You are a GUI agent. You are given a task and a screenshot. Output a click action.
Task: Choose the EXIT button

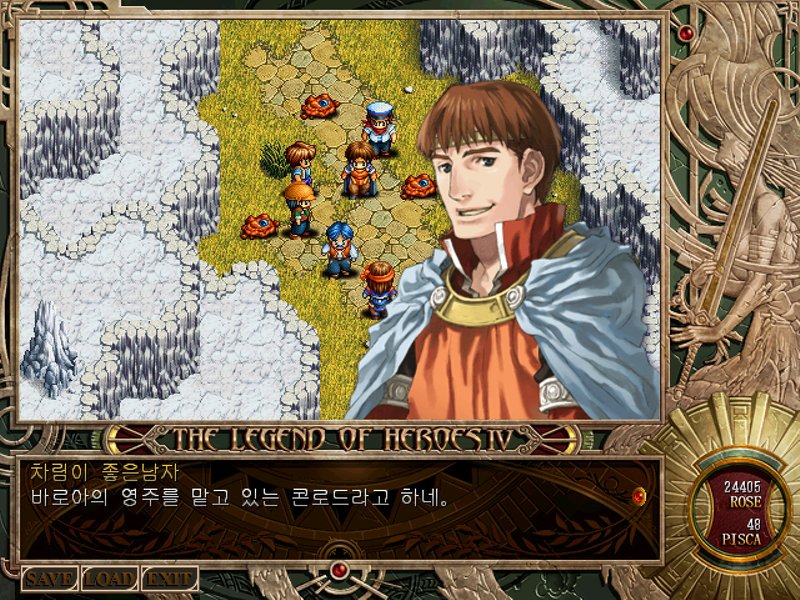coord(169,578)
